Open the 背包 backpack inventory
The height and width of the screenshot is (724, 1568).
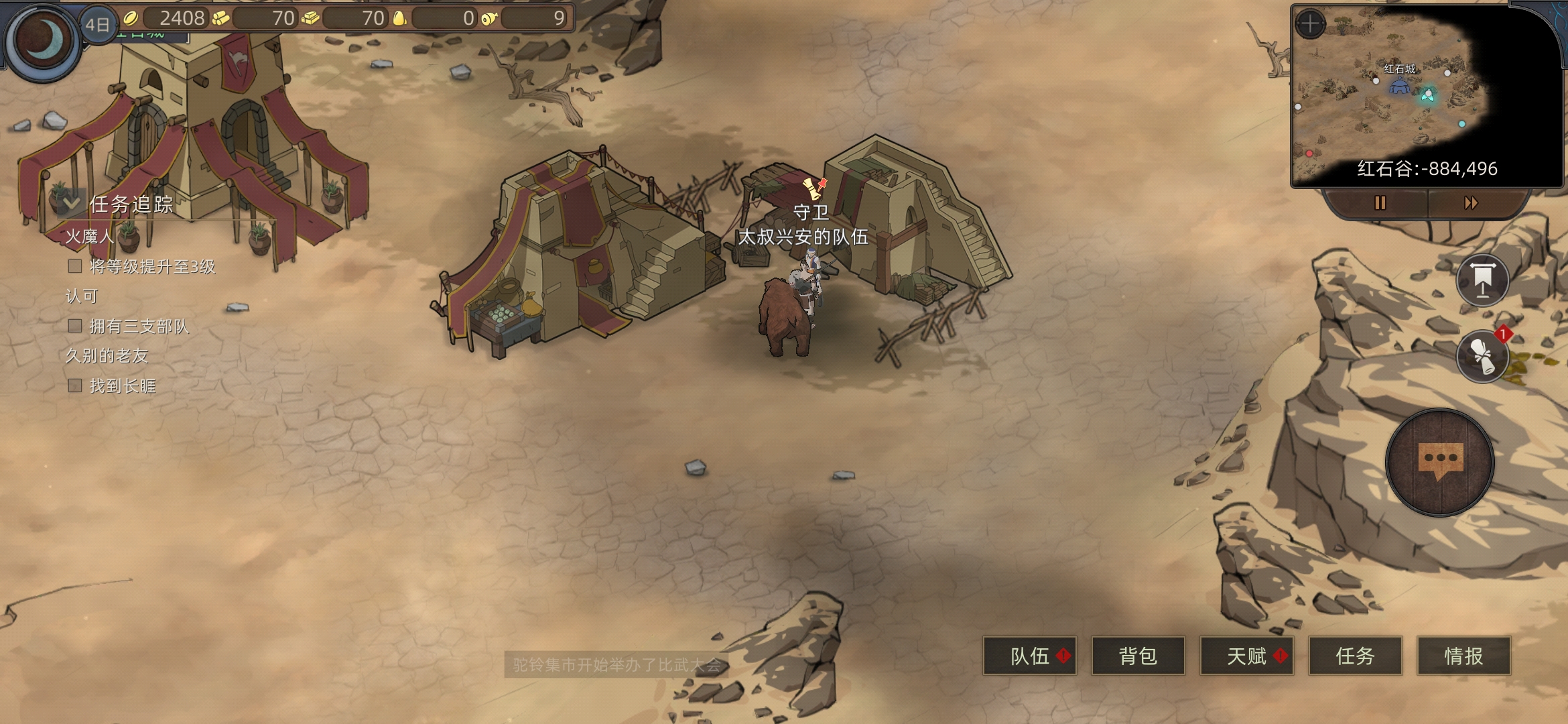[x=1138, y=656]
